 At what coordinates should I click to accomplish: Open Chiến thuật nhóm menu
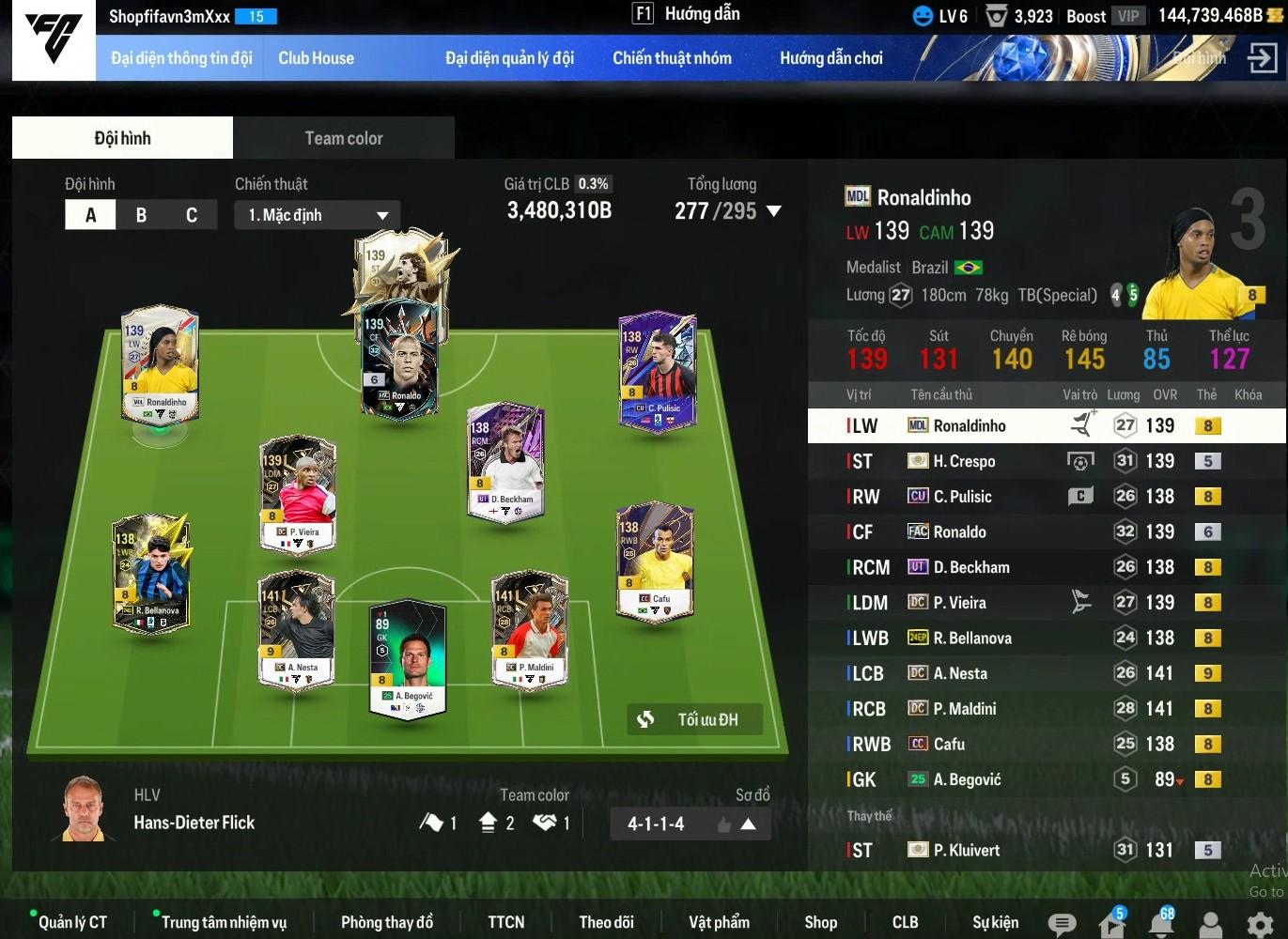tap(672, 58)
